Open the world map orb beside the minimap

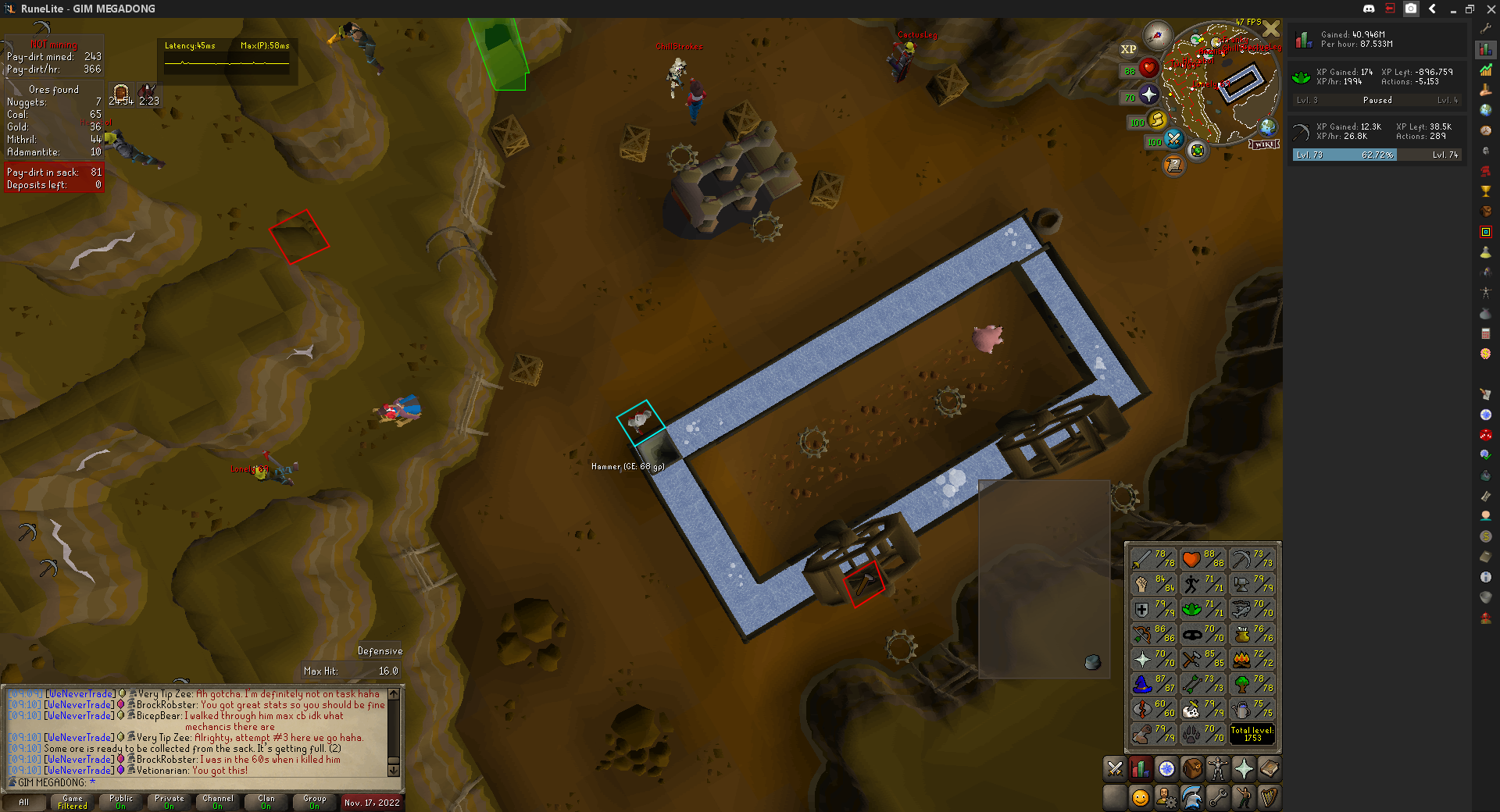[1267, 126]
